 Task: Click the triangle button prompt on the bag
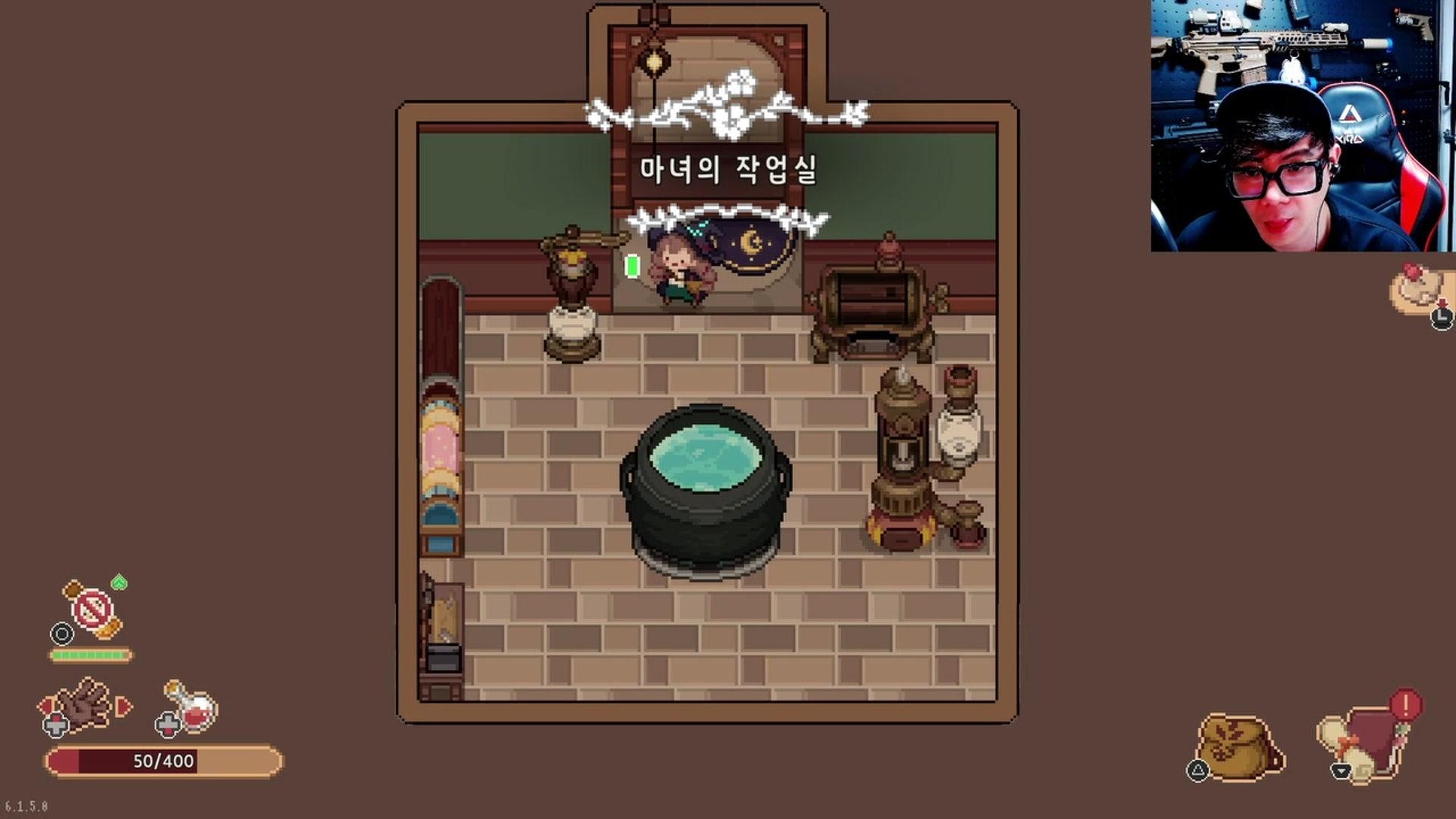click(x=1198, y=770)
